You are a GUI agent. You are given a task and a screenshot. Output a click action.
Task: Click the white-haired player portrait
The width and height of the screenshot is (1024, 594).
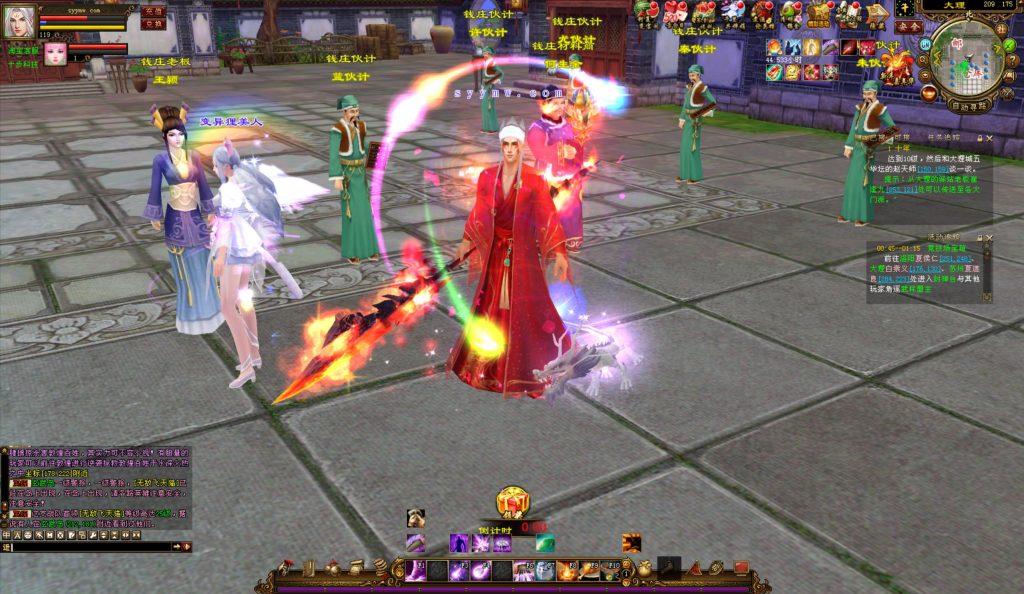(20, 19)
